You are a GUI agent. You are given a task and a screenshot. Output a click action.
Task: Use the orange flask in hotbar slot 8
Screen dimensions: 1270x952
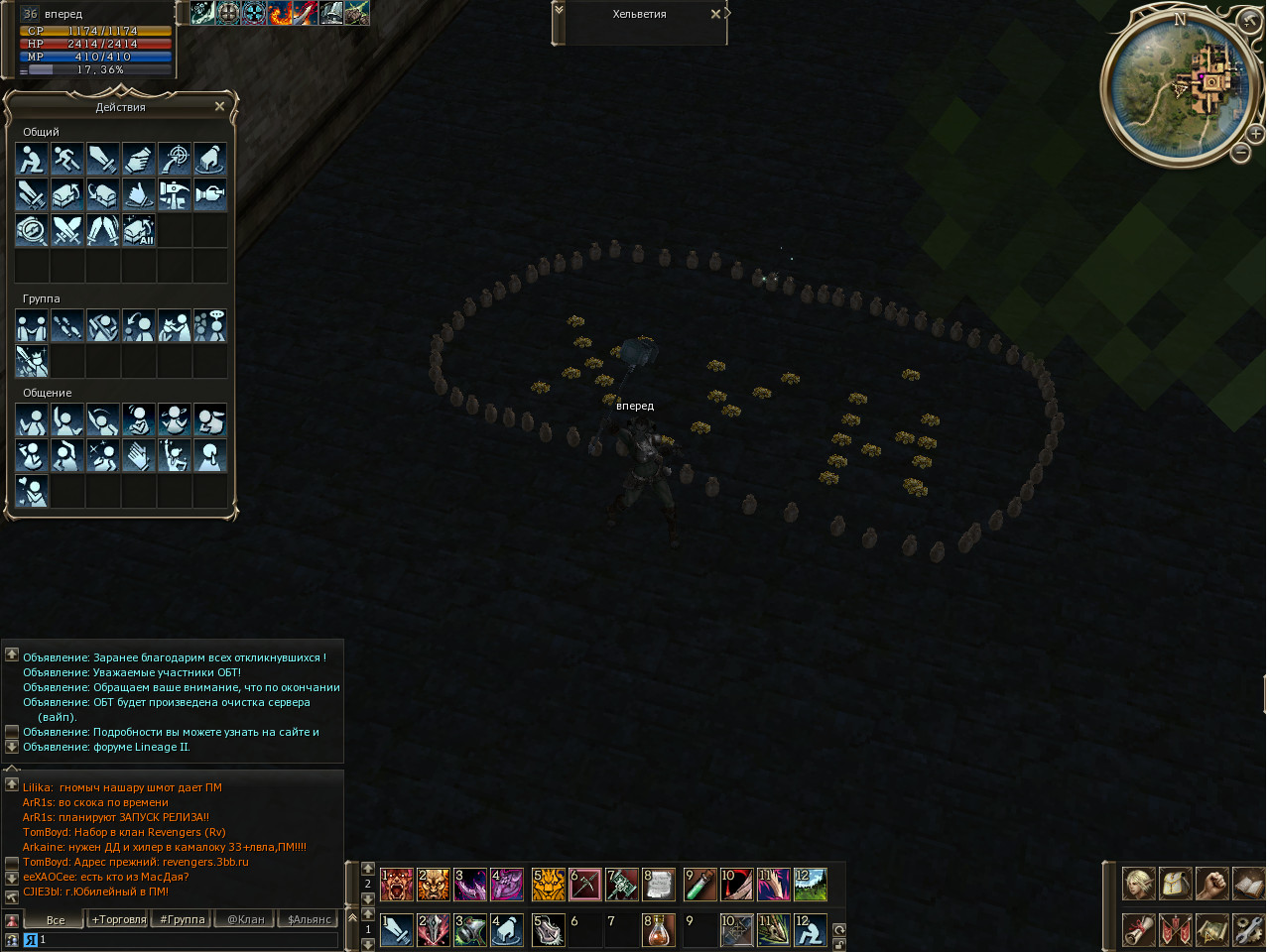(659, 929)
